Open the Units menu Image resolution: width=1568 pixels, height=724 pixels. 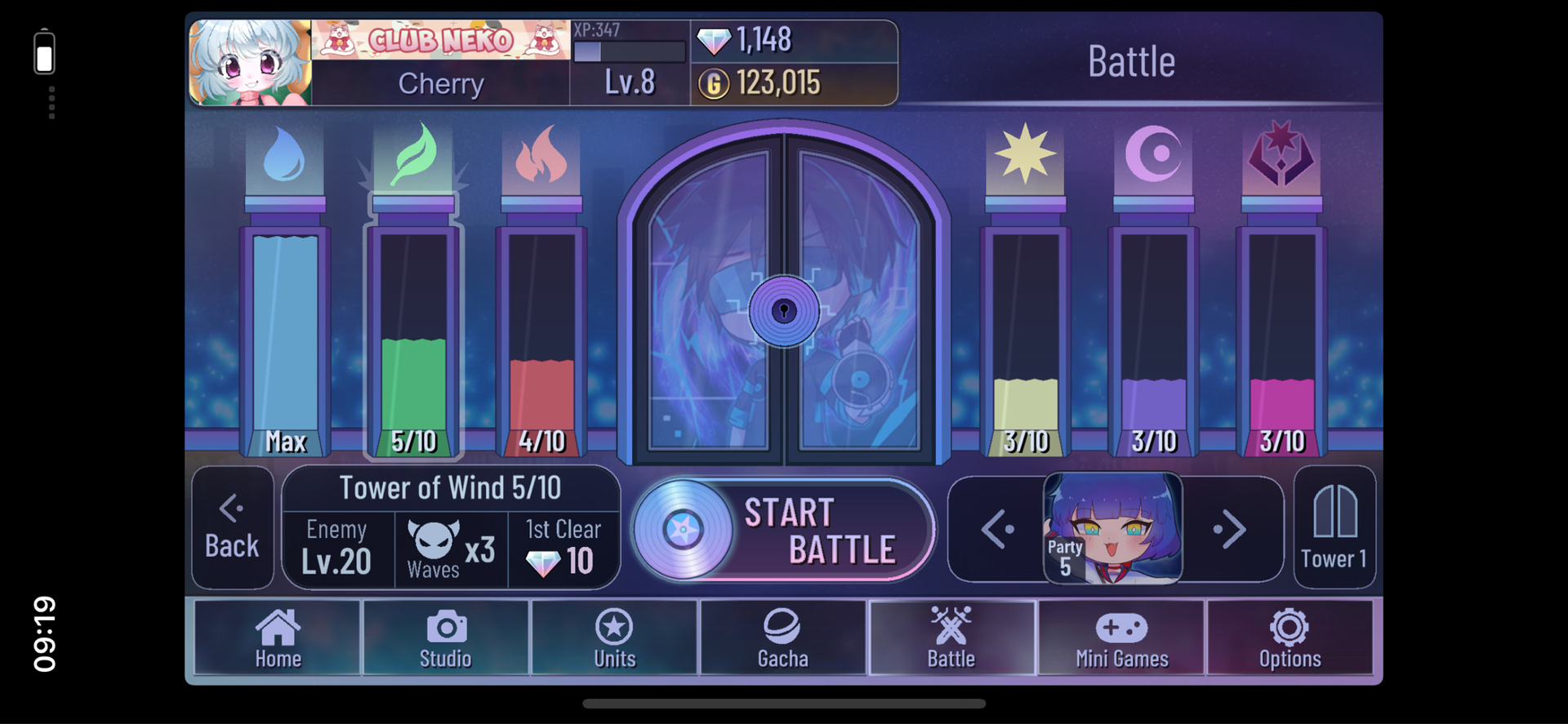(x=614, y=638)
